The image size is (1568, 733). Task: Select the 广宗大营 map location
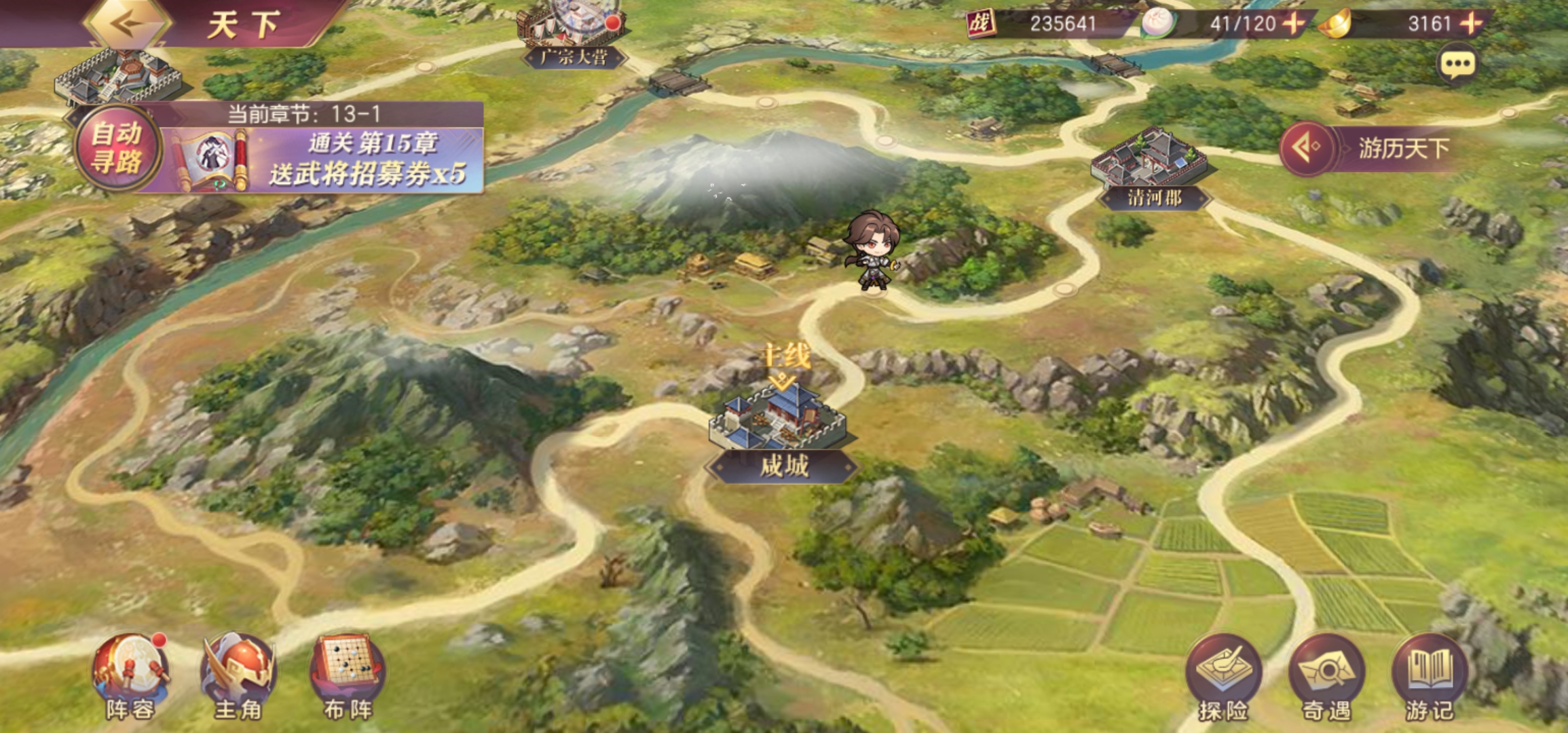click(574, 35)
